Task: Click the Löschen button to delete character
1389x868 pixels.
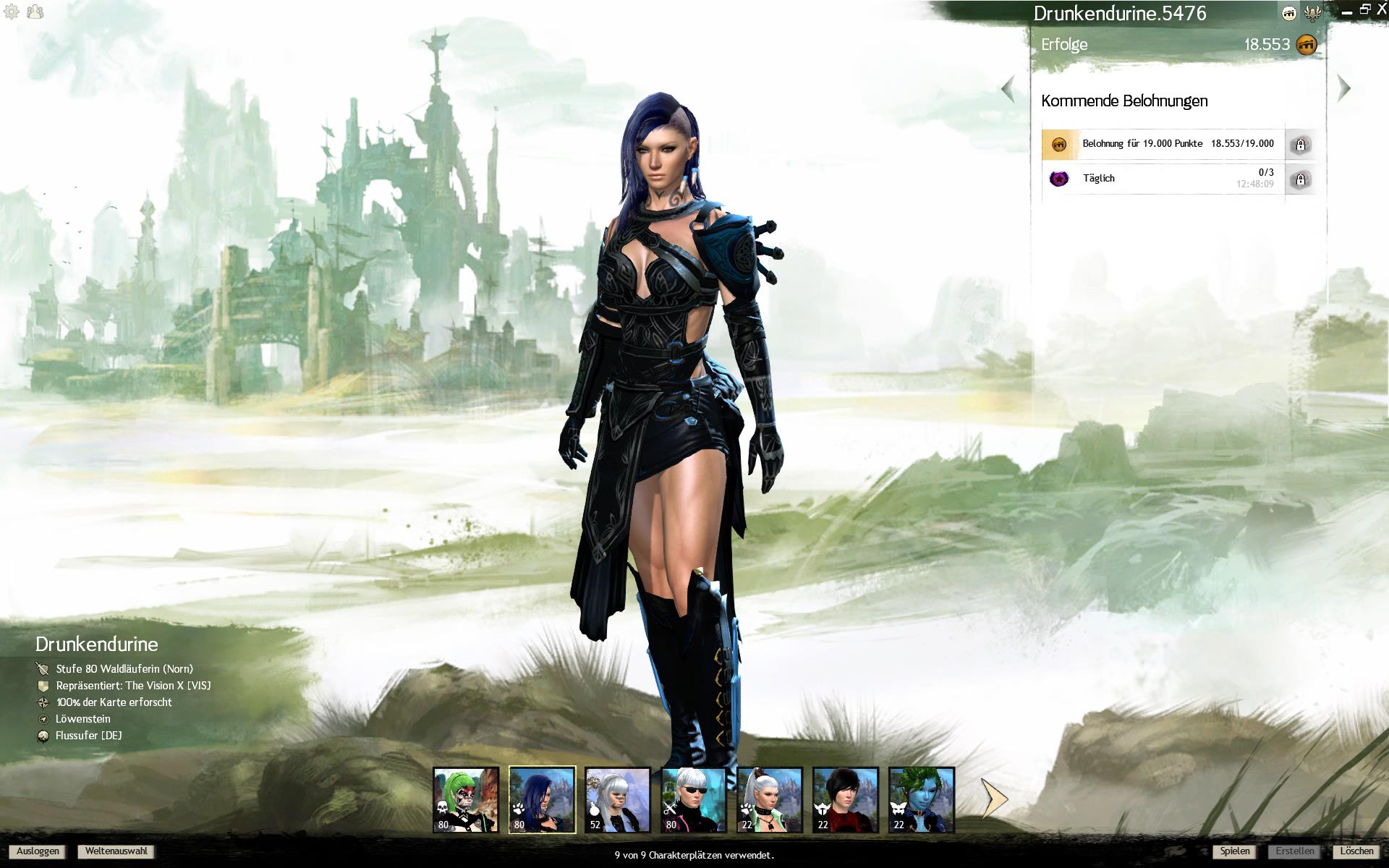Action: (x=1356, y=851)
